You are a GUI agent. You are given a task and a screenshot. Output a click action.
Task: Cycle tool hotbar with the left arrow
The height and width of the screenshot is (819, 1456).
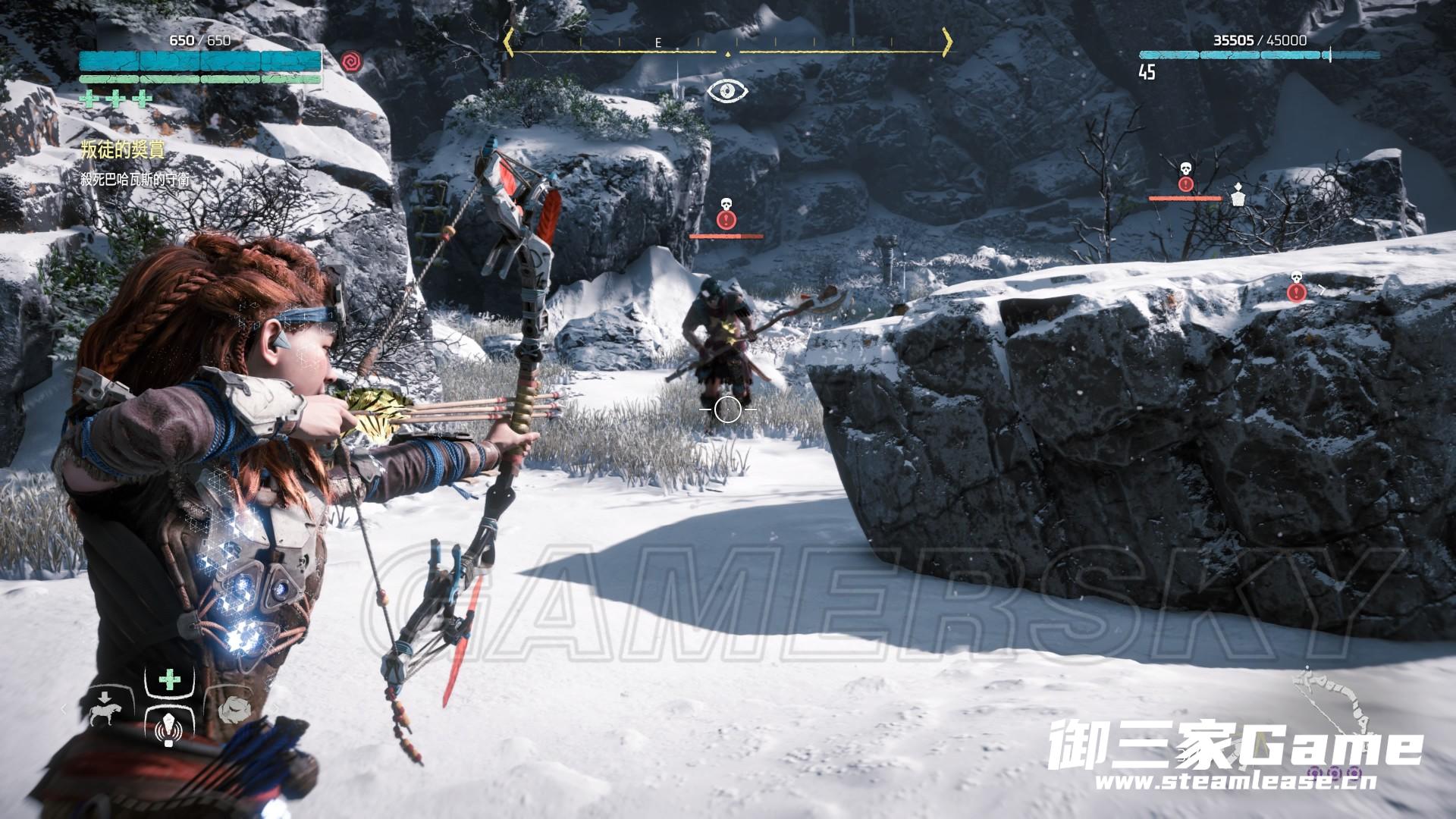[x=64, y=708]
